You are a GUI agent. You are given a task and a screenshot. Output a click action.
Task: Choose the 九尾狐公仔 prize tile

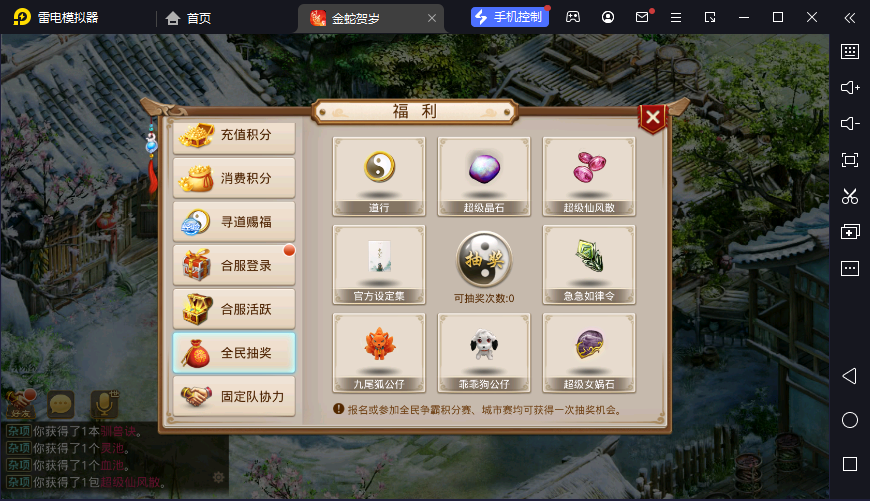379,352
